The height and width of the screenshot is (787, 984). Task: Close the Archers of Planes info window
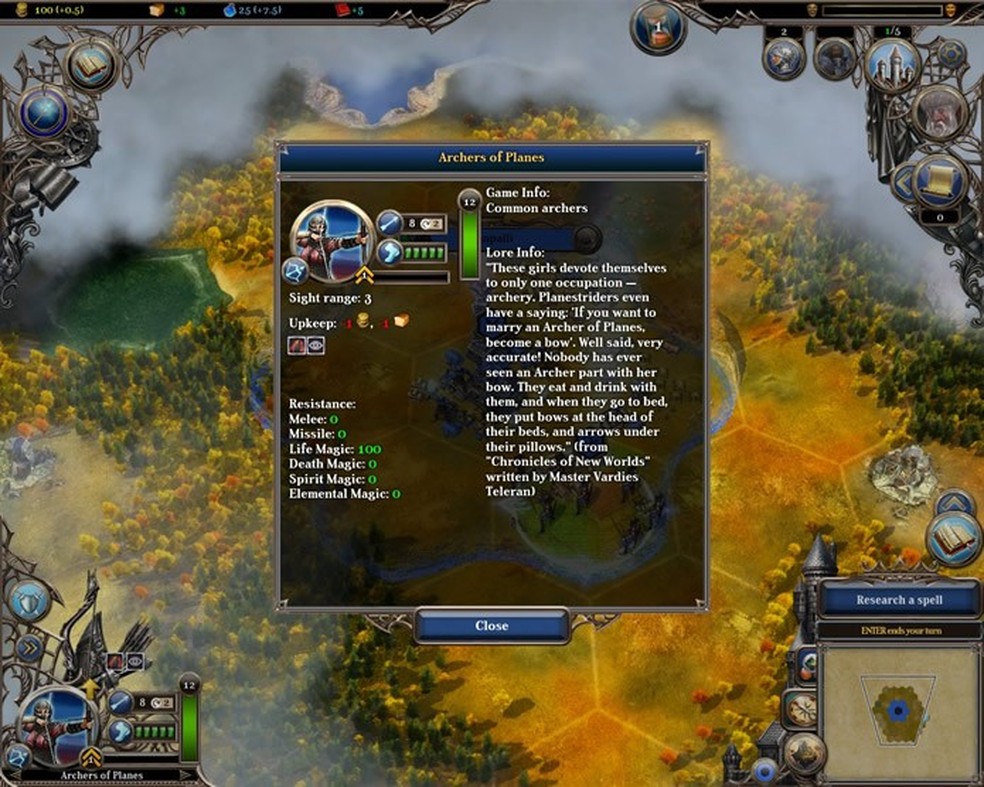pyautogui.click(x=491, y=626)
